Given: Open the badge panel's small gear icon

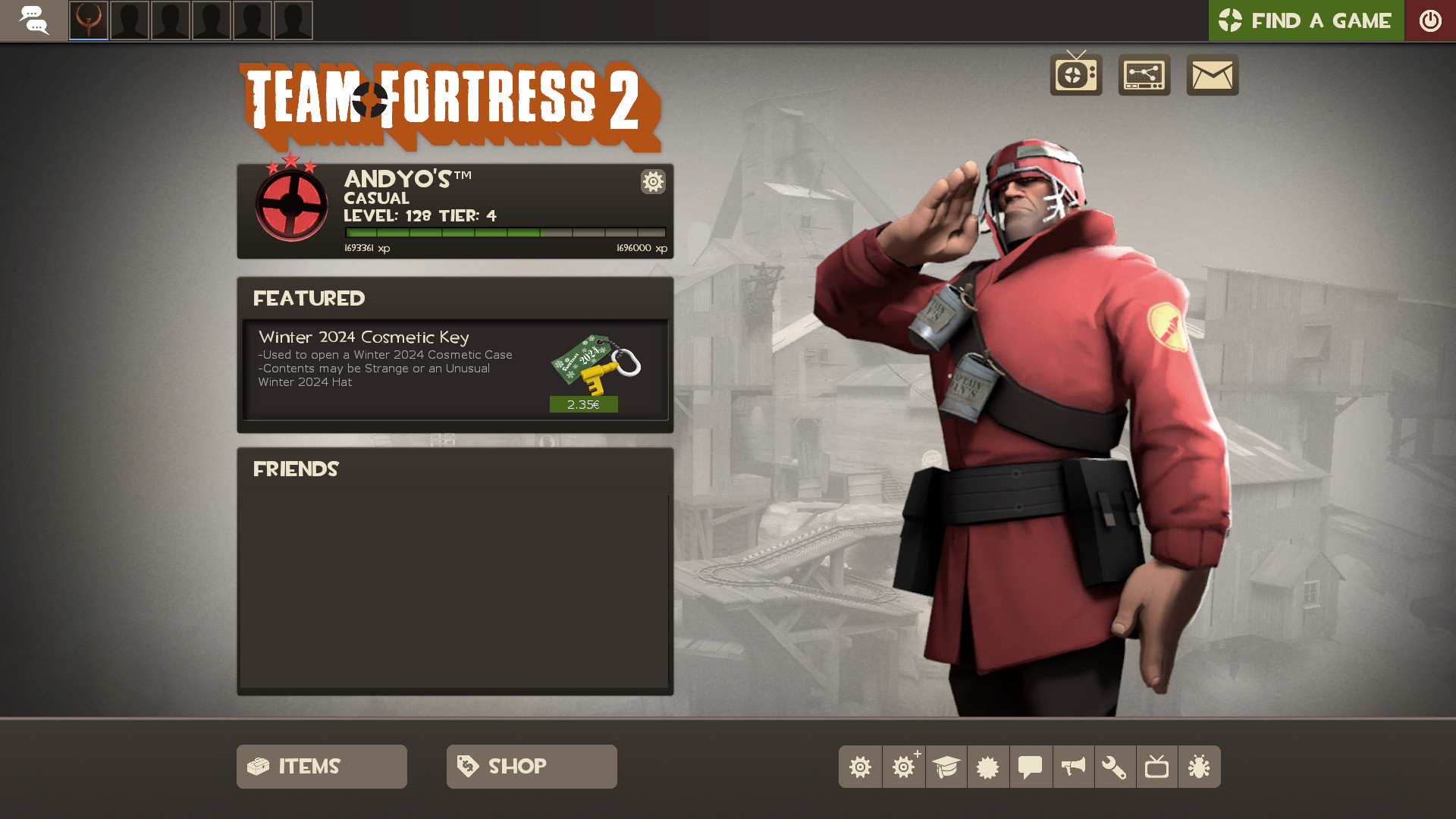Looking at the screenshot, I should [x=652, y=182].
